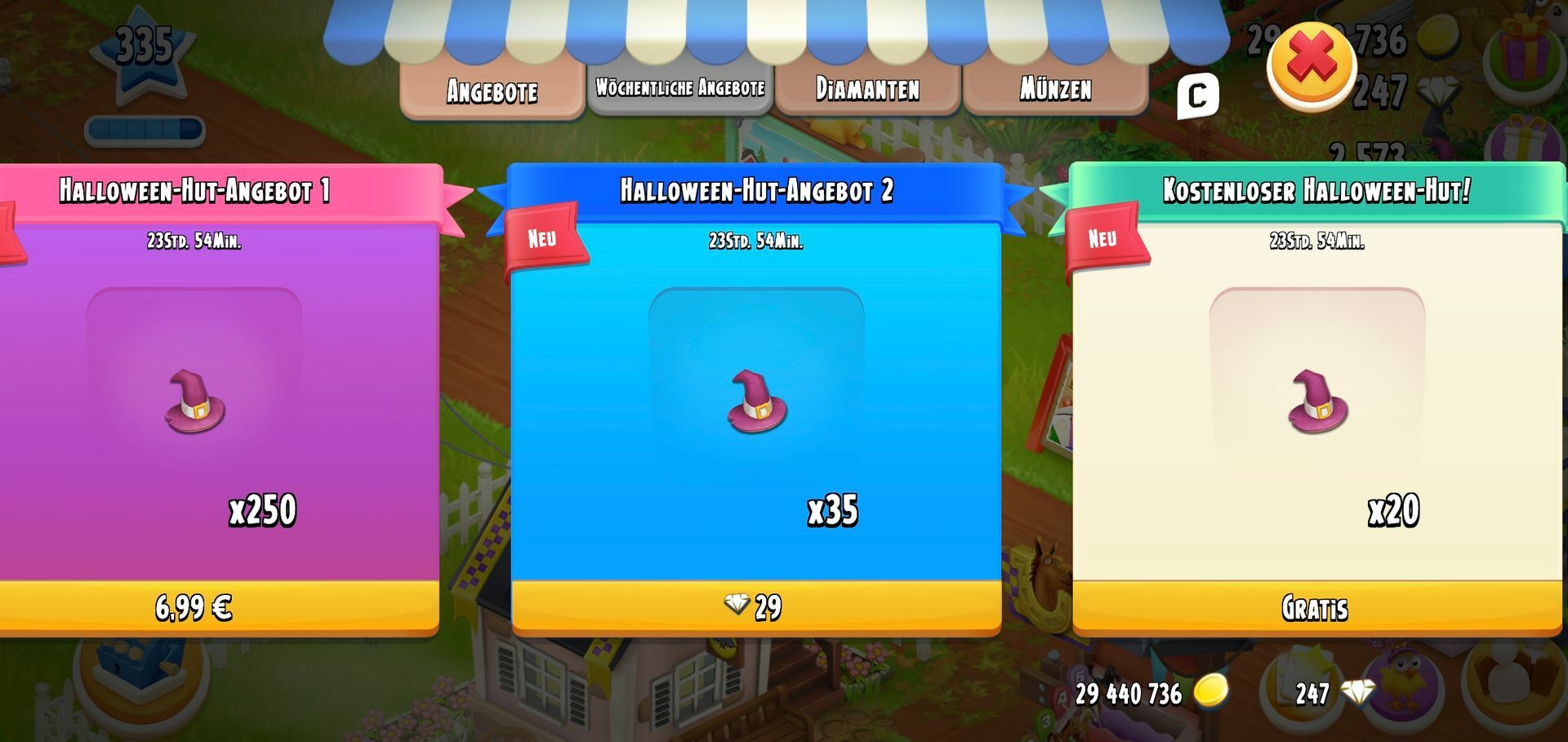Select the Diamanten tab
The height and width of the screenshot is (742, 1568).
(x=867, y=88)
